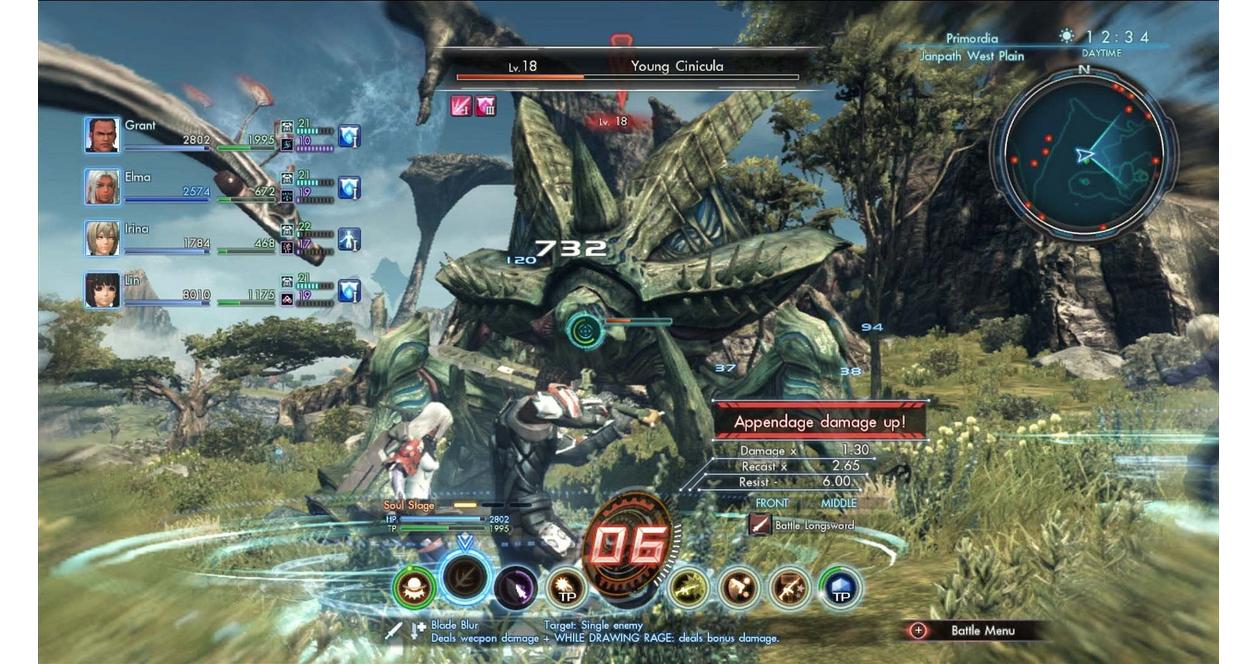Open the circular minimap
This screenshot has height=664, width=1256.
tap(1083, 154)
